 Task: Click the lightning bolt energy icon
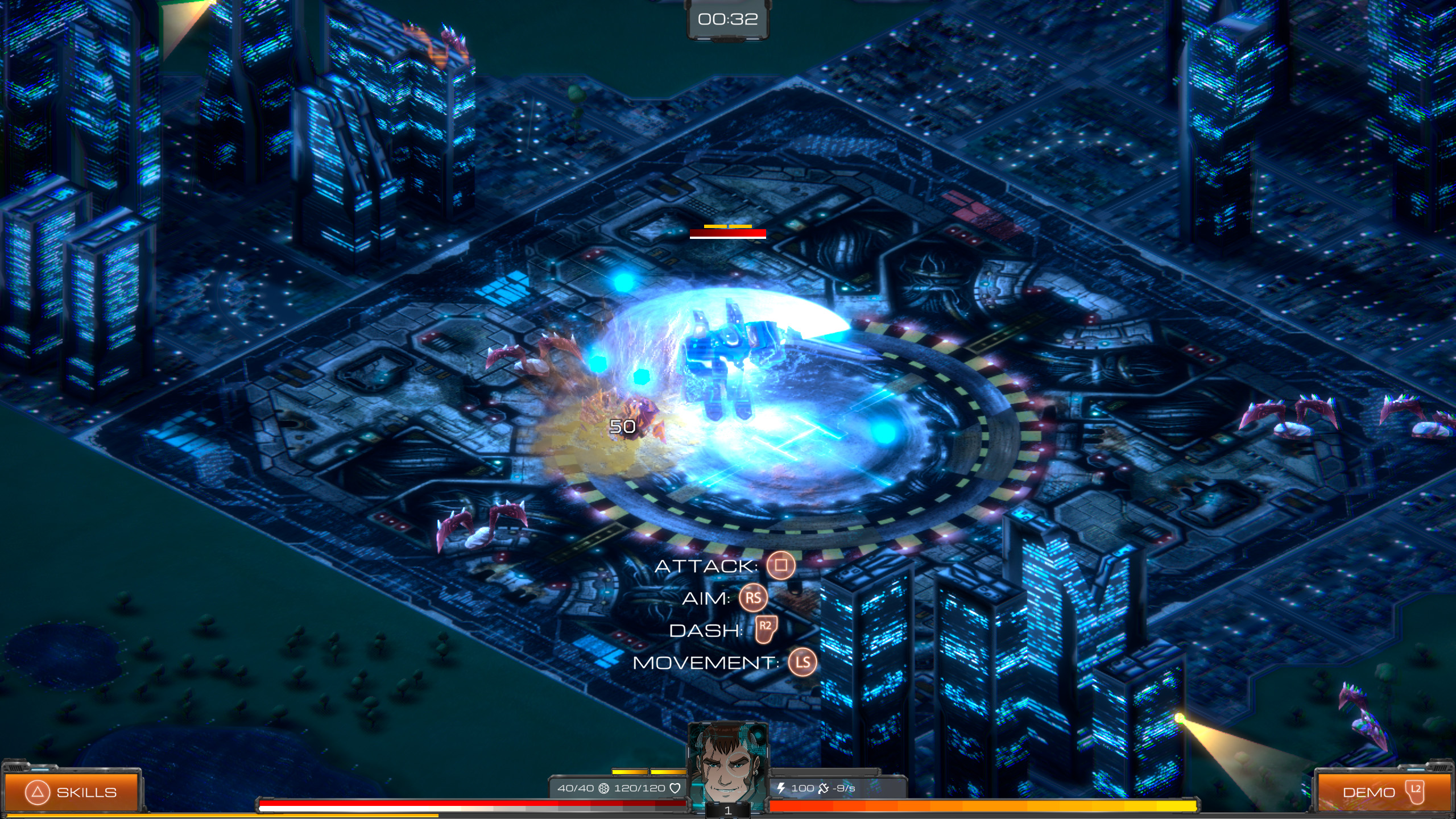(x=781, y=788)
